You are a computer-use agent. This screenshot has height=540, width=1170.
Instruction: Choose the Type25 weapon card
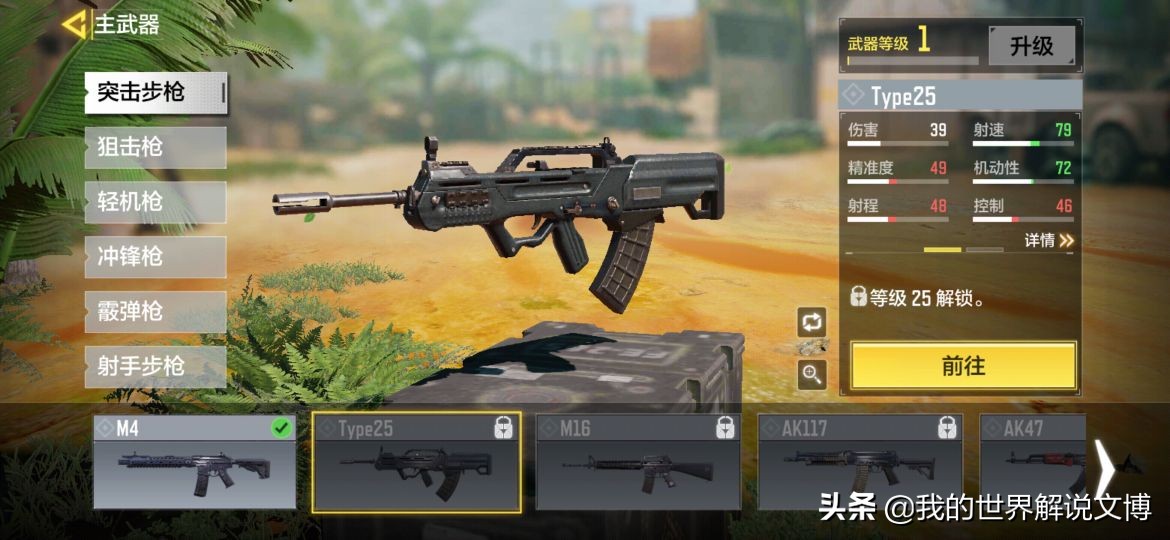[x=416, y=462]
